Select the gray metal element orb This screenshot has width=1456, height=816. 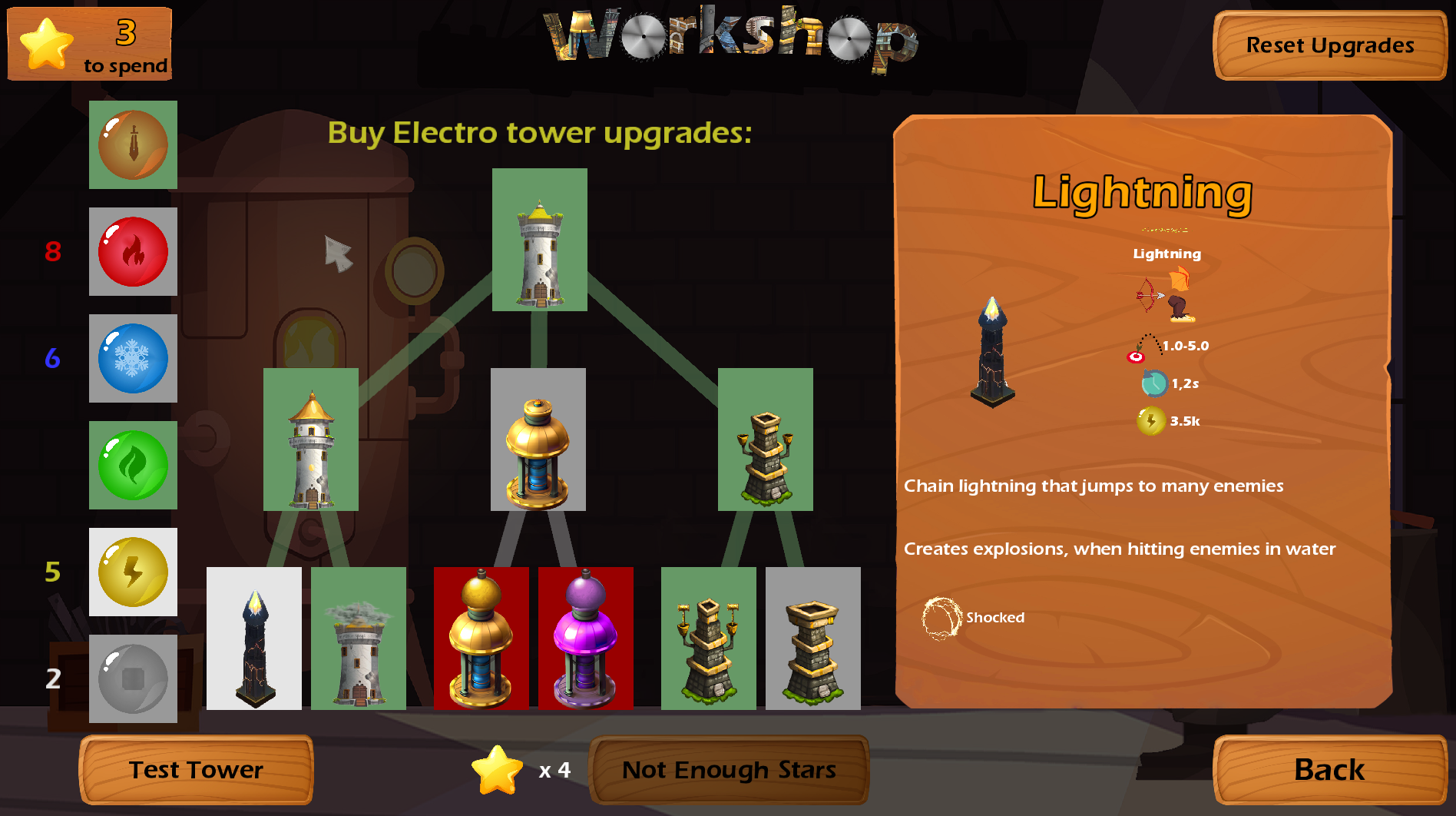click(x=133, y=678)
